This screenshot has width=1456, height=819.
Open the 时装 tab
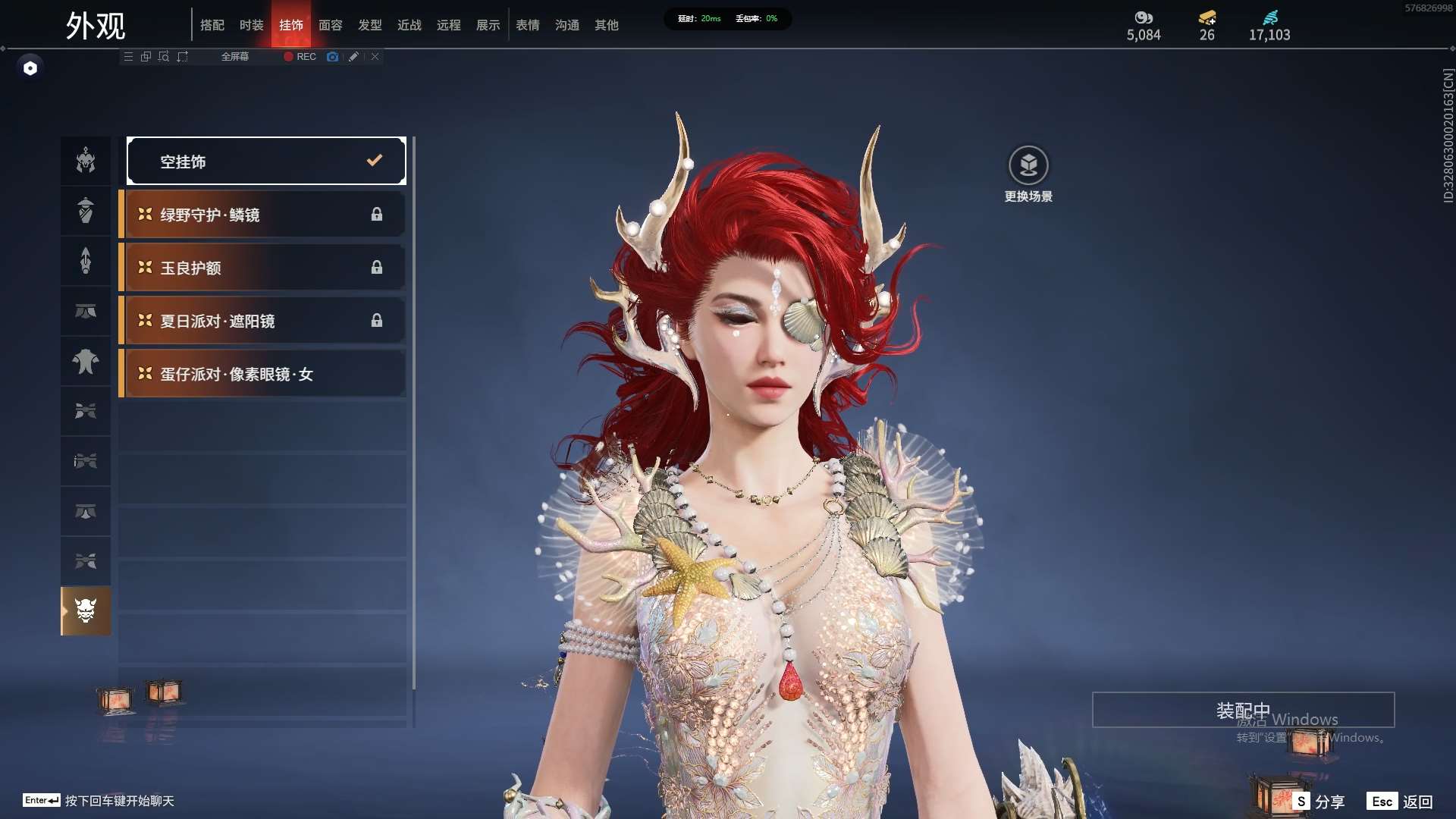tap(252, 25)
